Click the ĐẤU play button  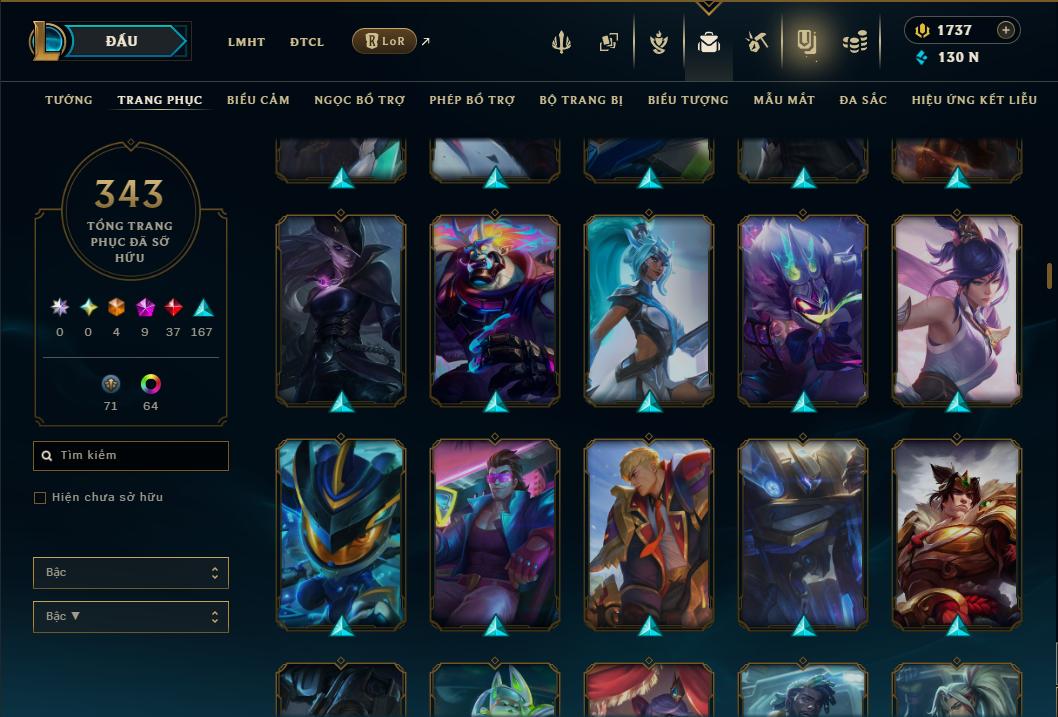[x=122, y=41]
